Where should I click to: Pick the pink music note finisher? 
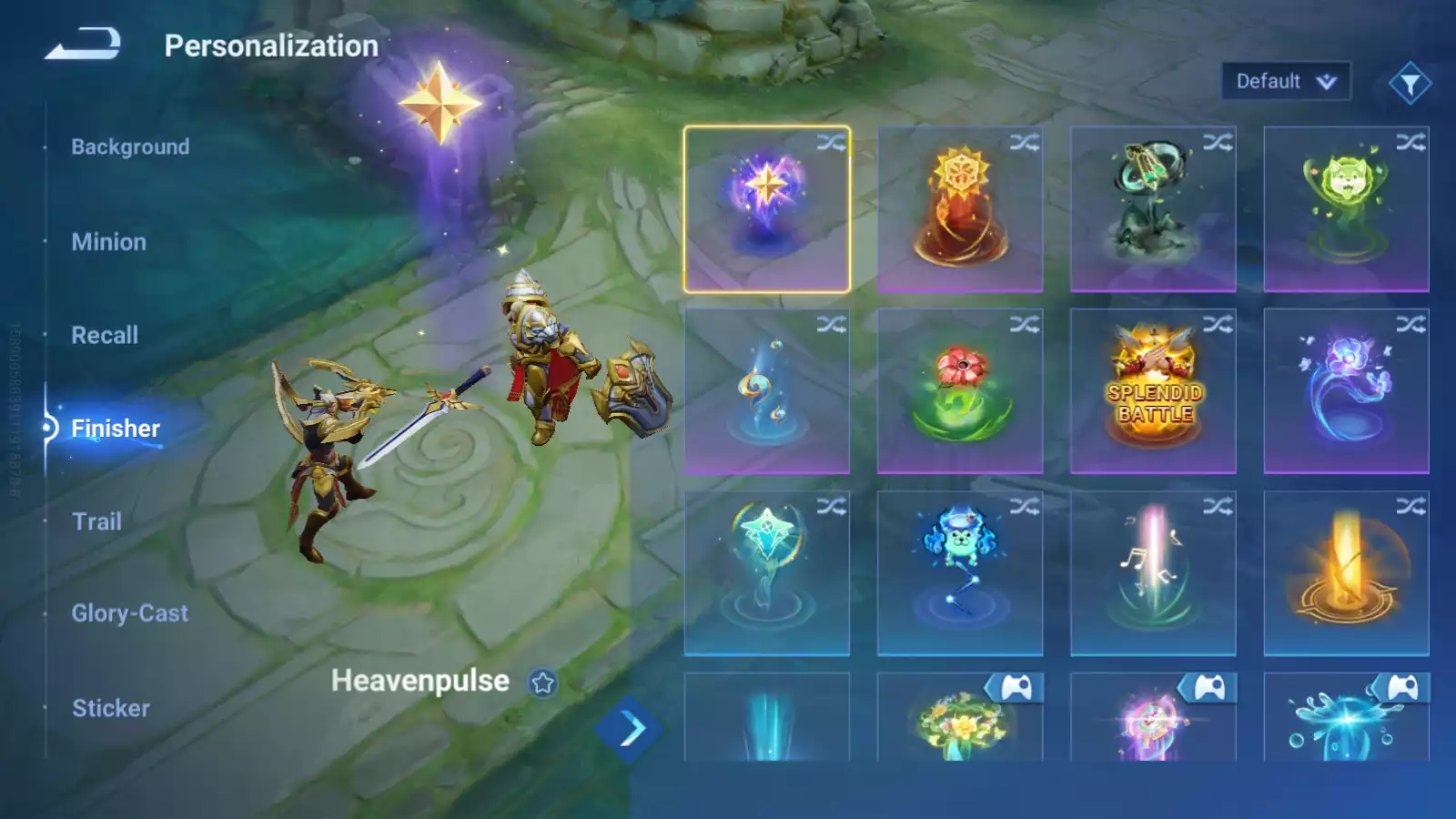pyautogui.click(x=1153, y=573)
